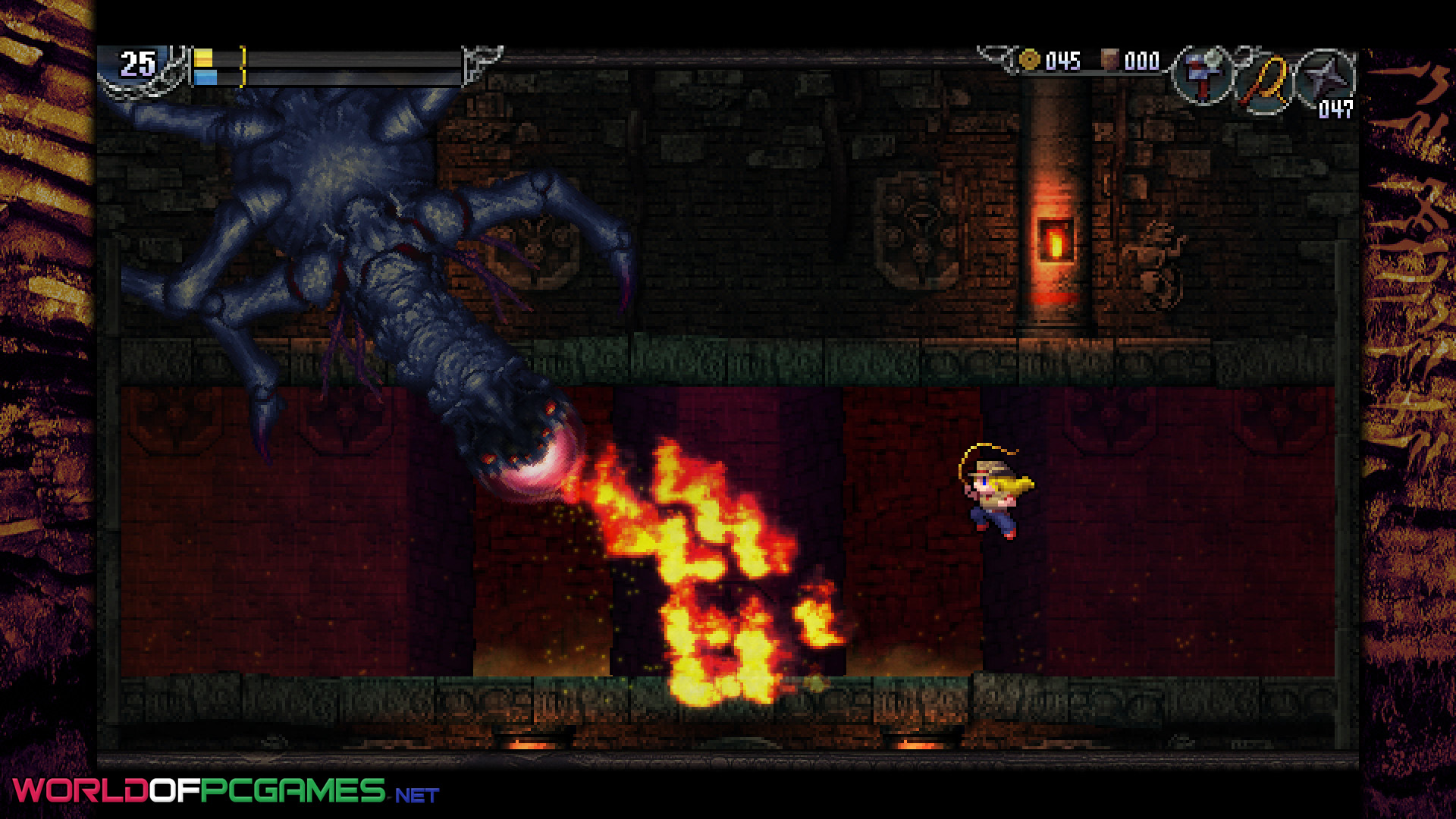Click the gold coin icon
The height and width of the screenshot is (819, 1456).
1029,60
